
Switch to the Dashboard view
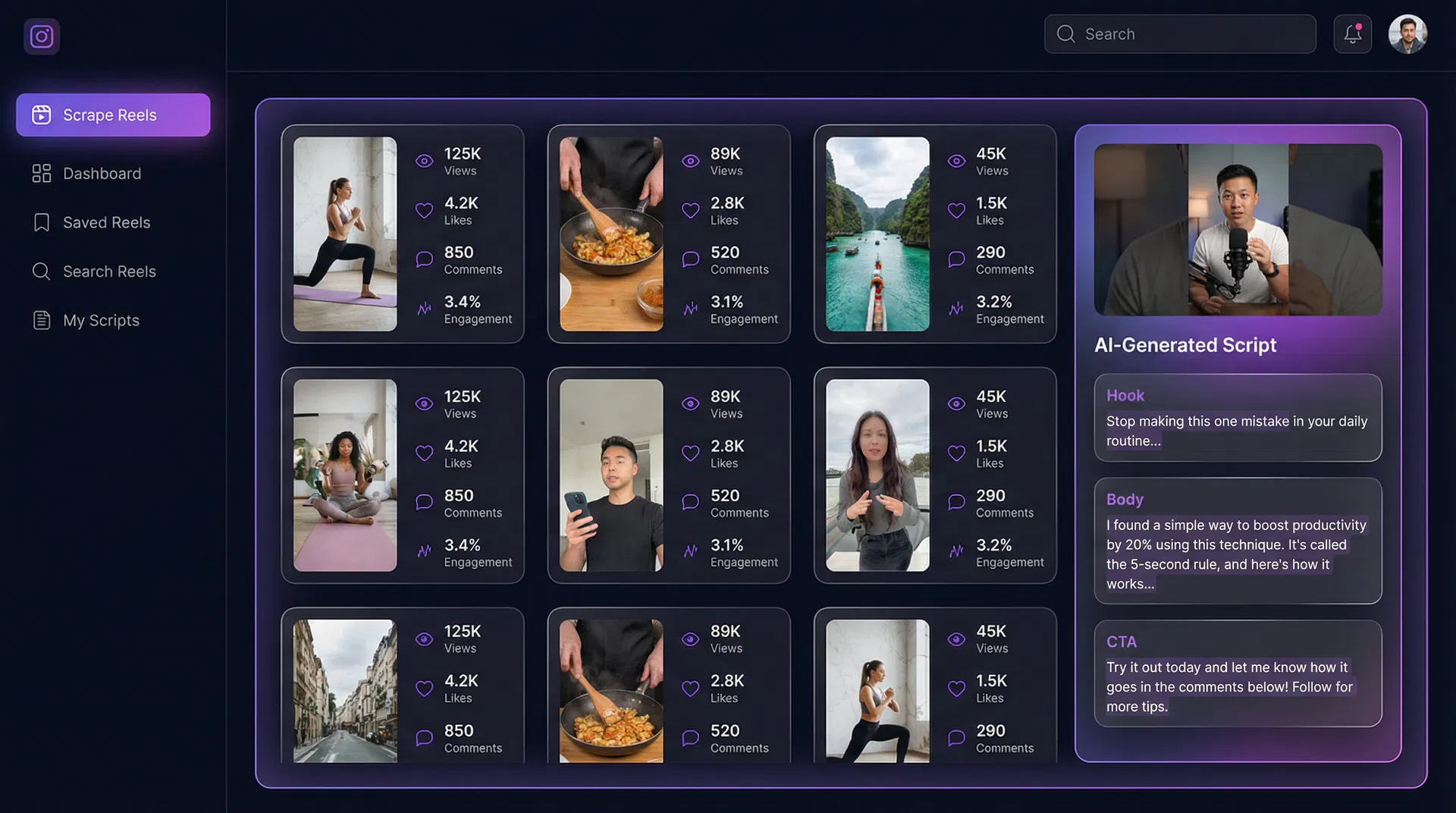click(x=102, y=173)
